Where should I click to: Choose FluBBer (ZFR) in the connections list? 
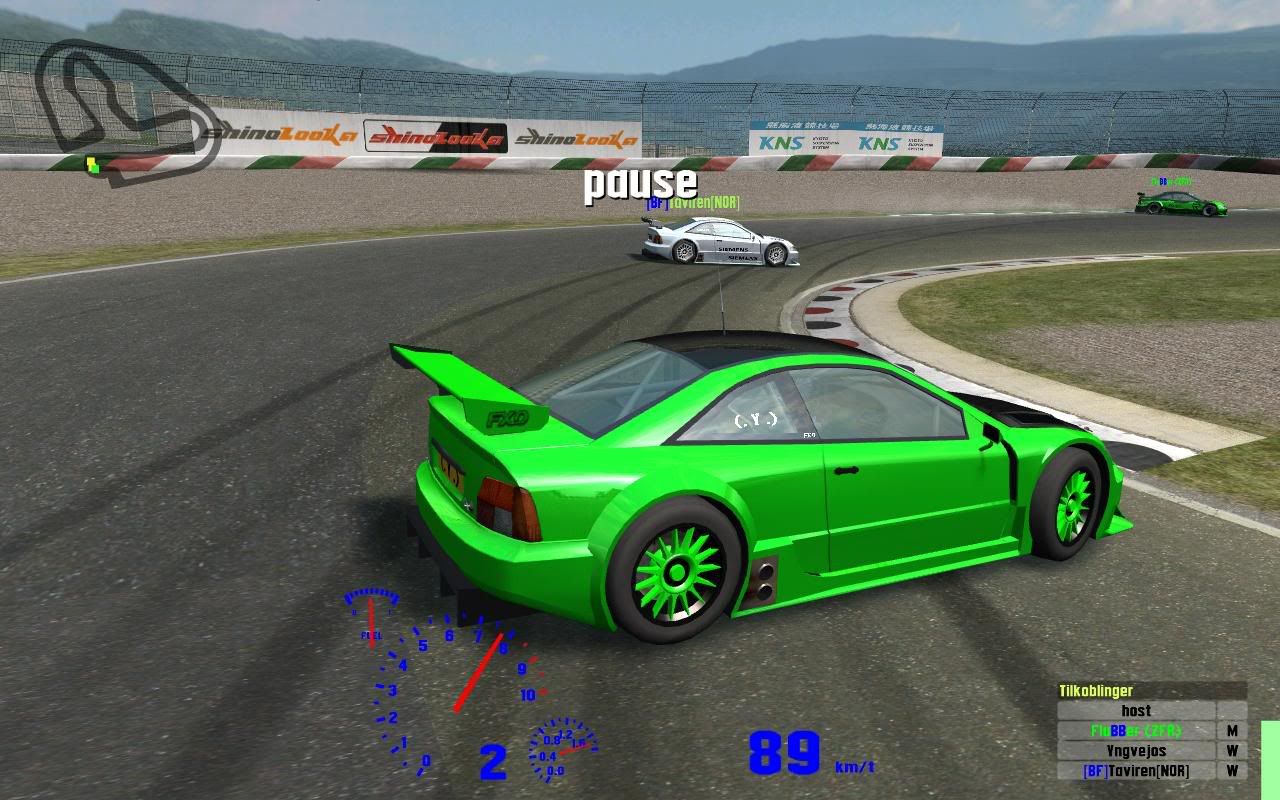[x=1136, y=731]
